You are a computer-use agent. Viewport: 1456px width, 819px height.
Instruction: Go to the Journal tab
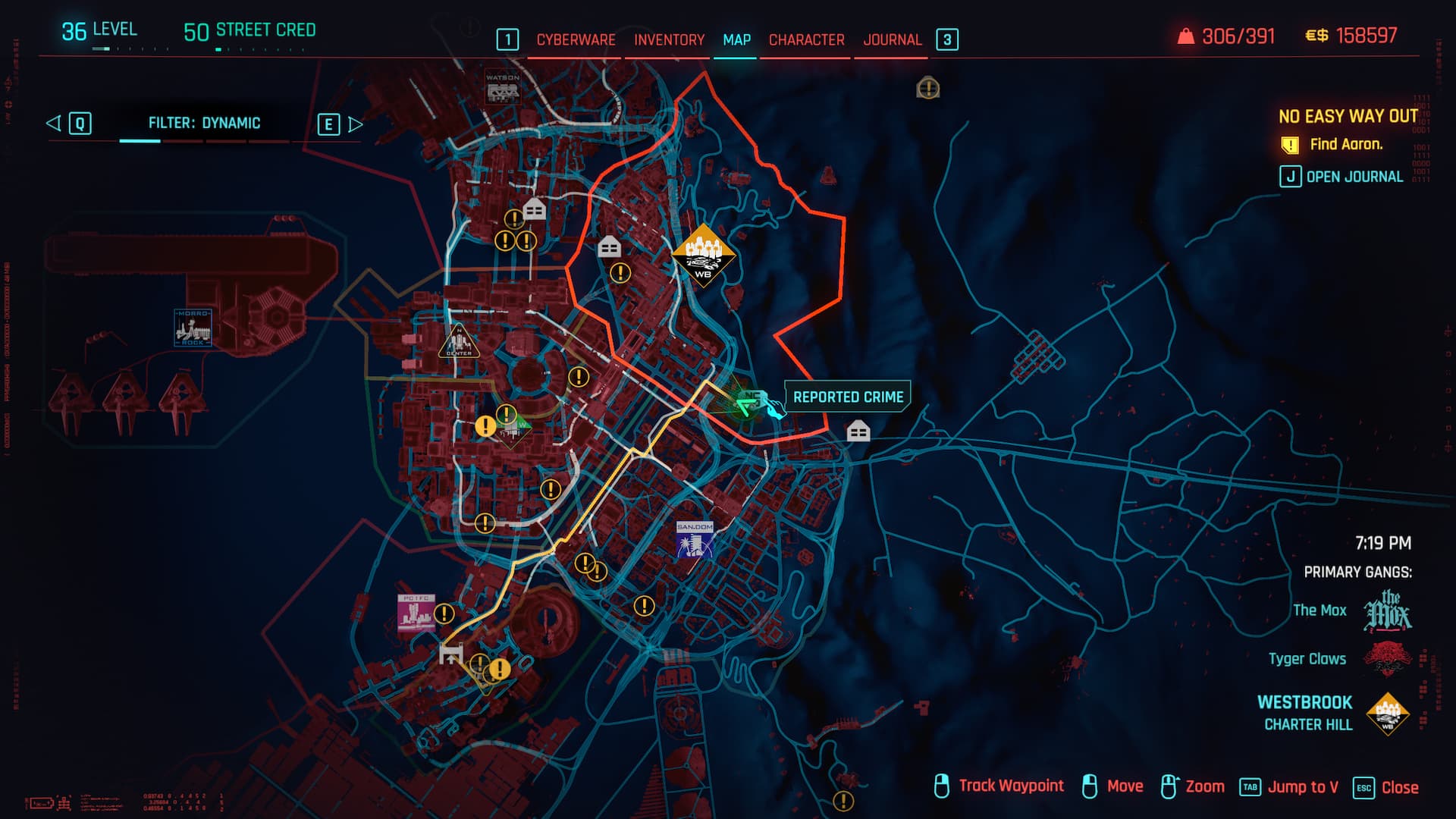[892, 39]
